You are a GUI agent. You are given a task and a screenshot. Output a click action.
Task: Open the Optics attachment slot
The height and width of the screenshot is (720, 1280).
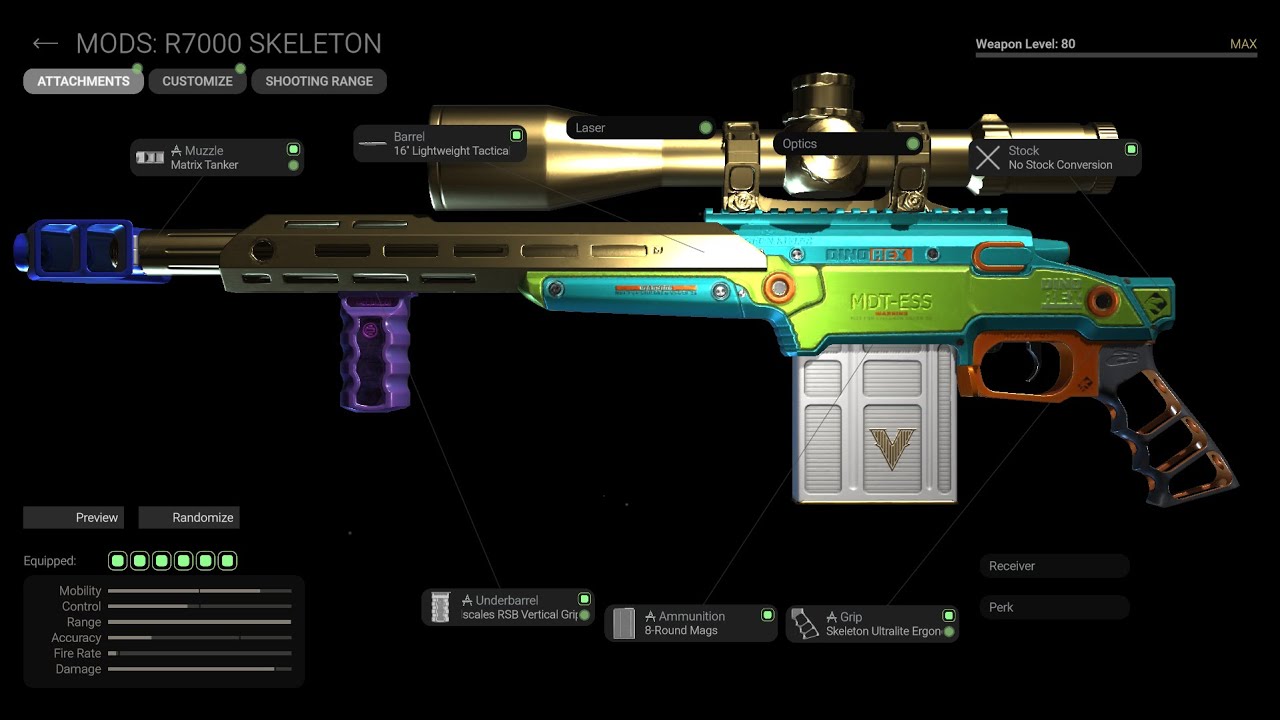[848, 144]
